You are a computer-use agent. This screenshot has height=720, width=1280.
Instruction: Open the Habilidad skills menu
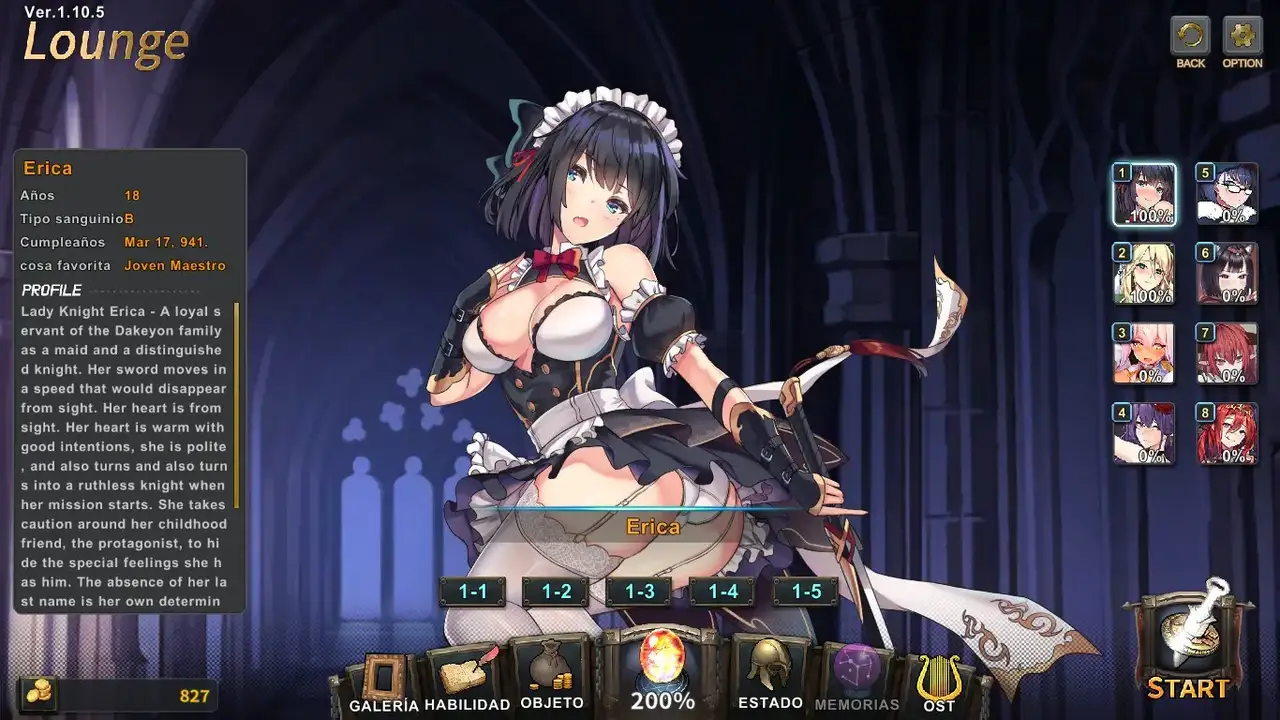point(466,680)
